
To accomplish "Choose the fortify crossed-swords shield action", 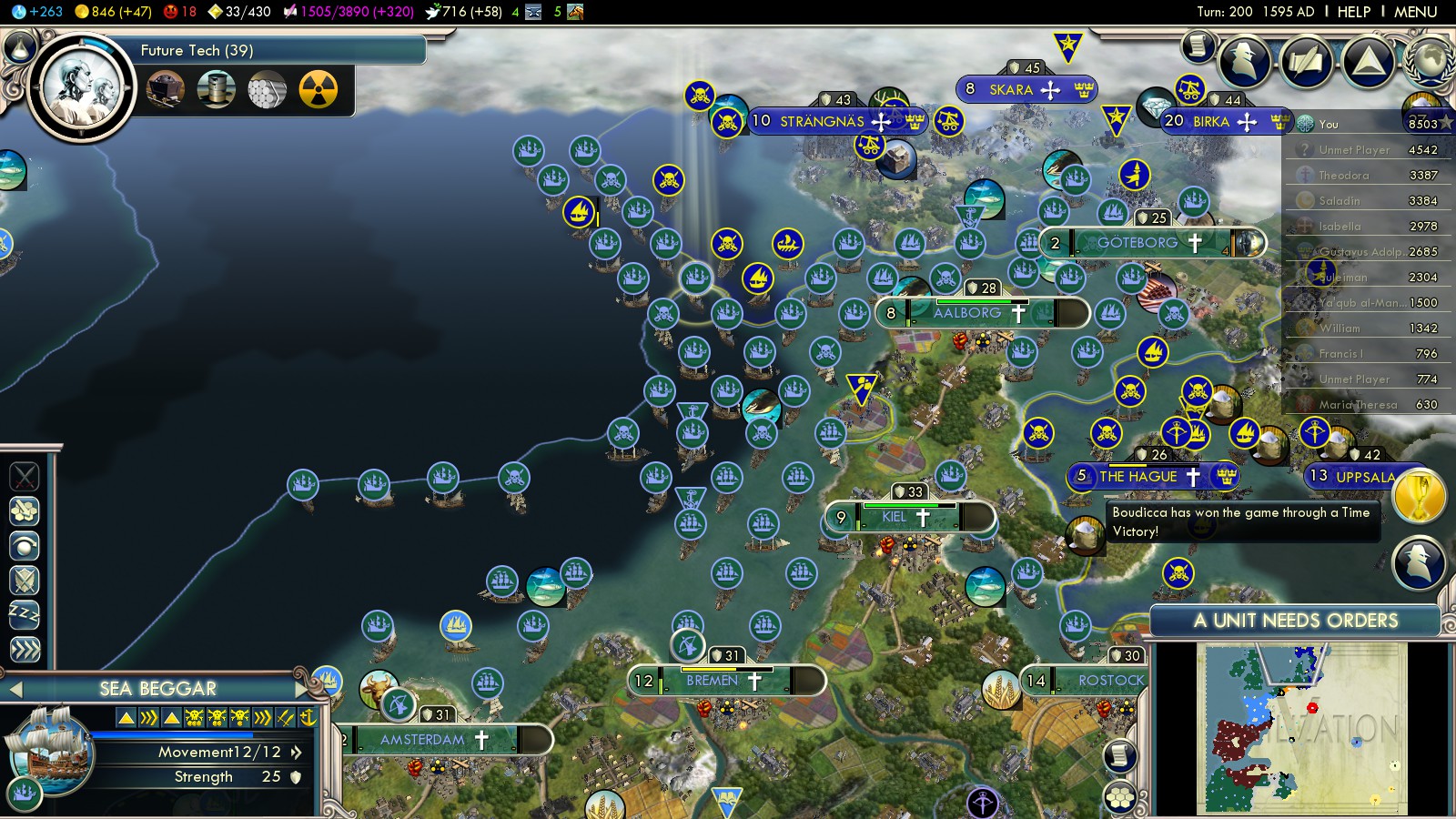I will (25, 580).
